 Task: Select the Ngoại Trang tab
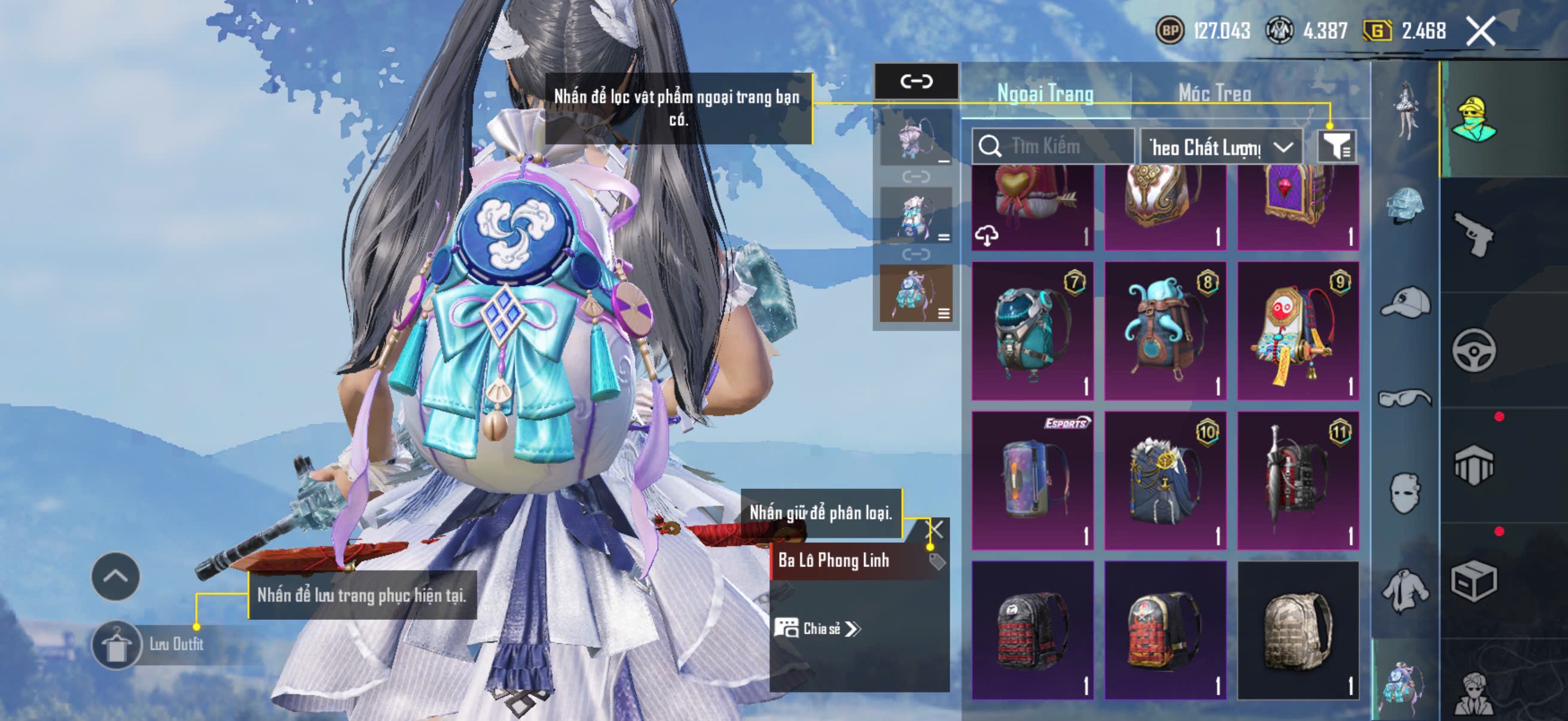tap(1045, 93)
